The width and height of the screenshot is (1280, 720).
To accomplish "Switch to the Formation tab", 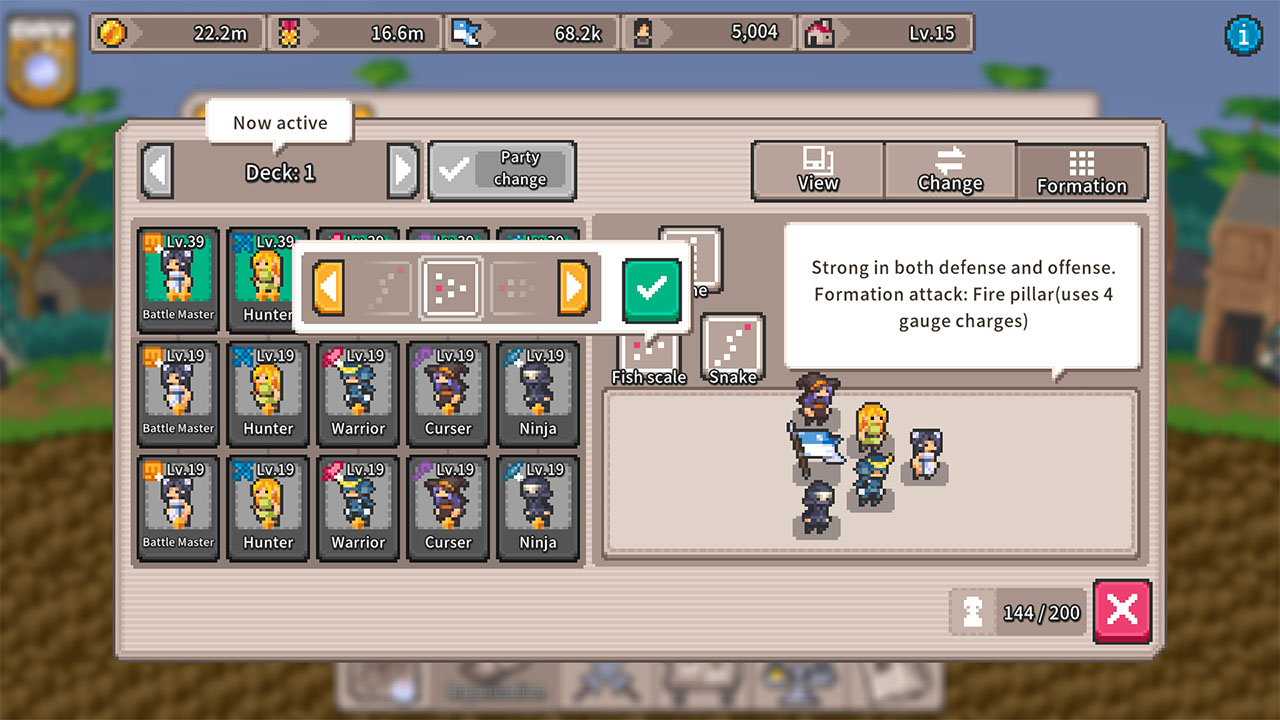I will click(1082, 171).
